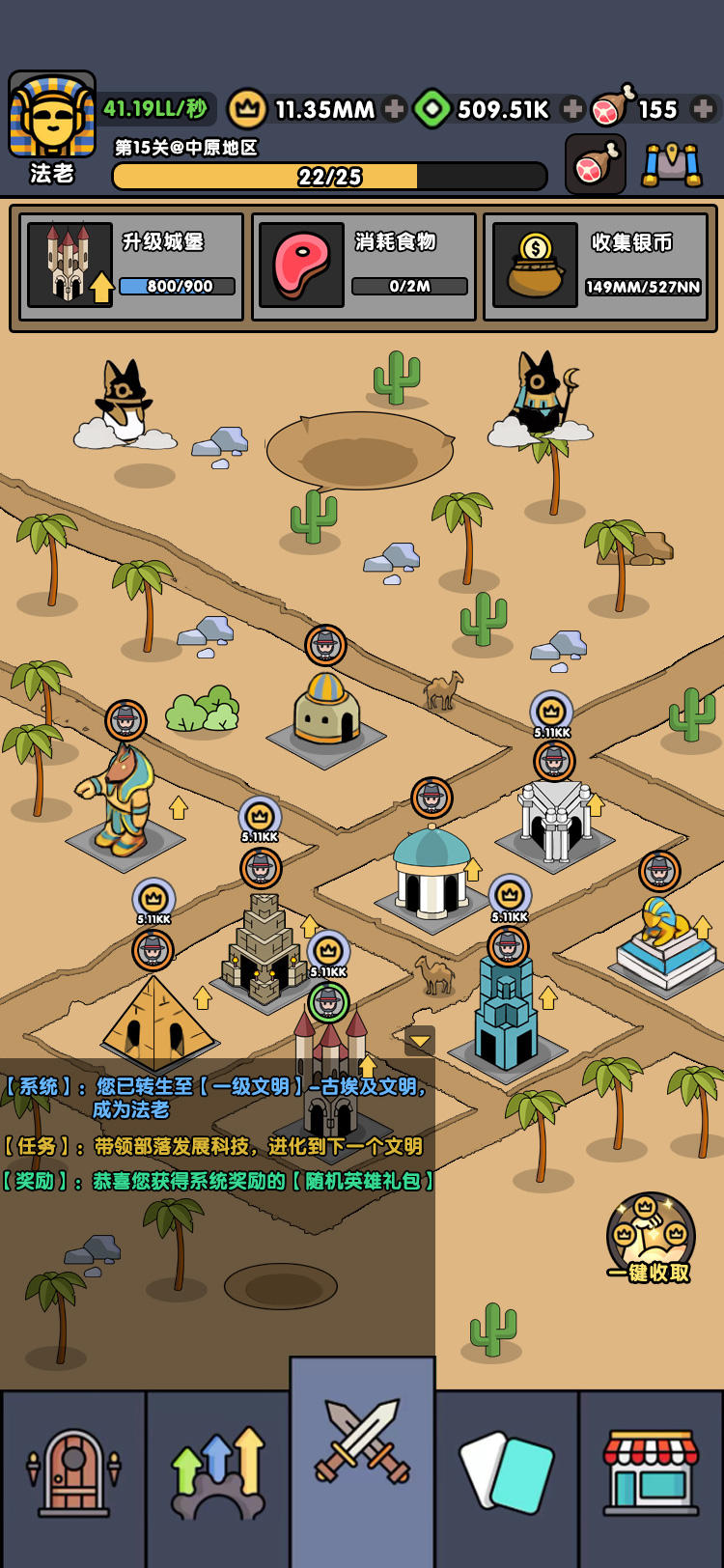Tap 一键收取 collect-all button
This screenshot has width=724, height=1568.
(650, 1239)
